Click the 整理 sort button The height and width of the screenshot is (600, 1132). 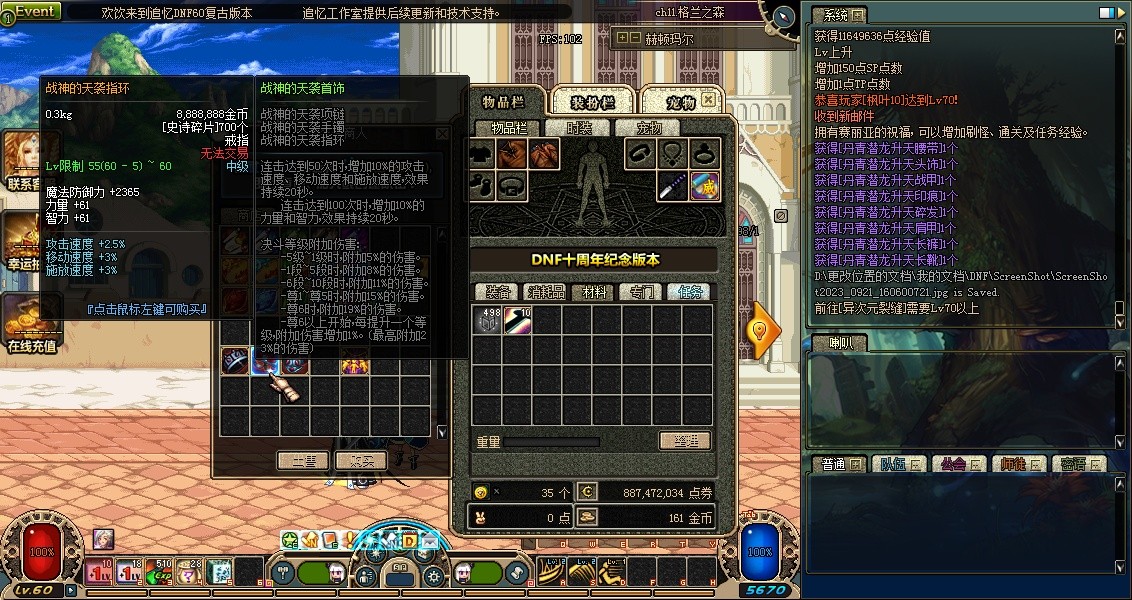[685, 441]
